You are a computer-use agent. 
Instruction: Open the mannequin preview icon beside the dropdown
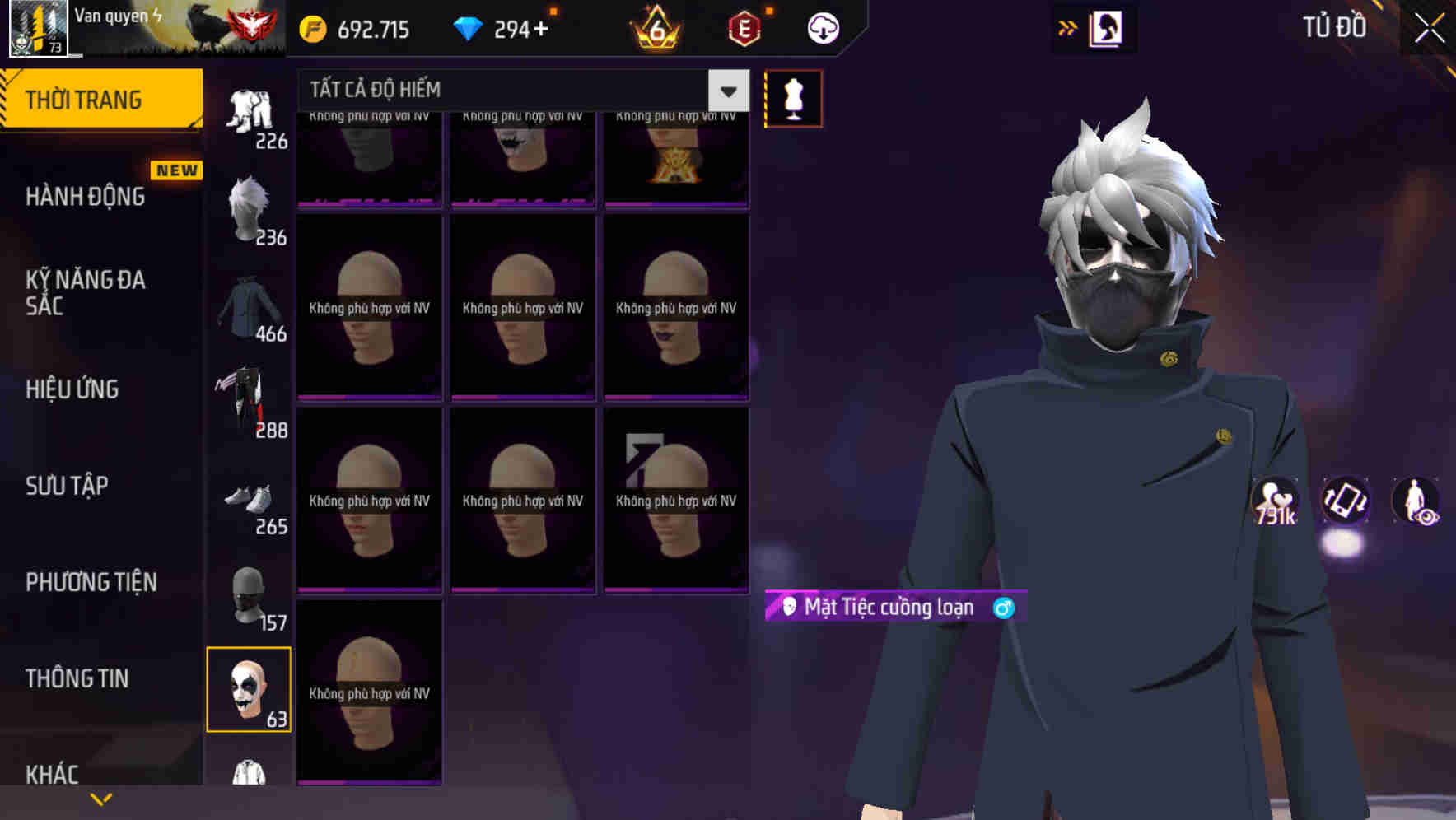coord(793,98)
